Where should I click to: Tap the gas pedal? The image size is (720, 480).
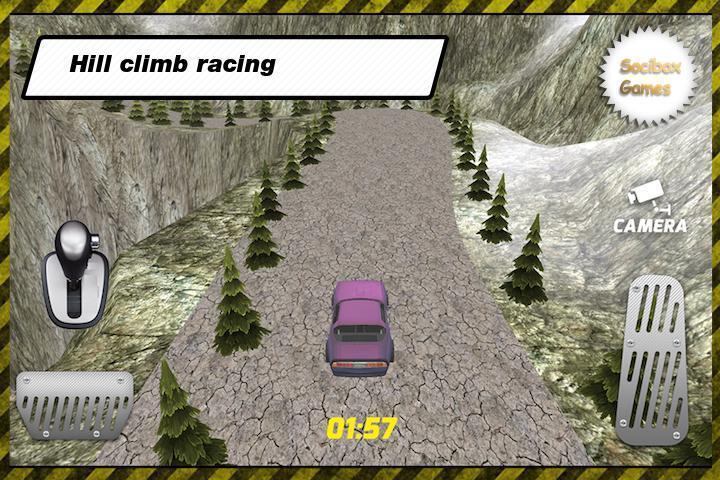[x=651, y=358]
